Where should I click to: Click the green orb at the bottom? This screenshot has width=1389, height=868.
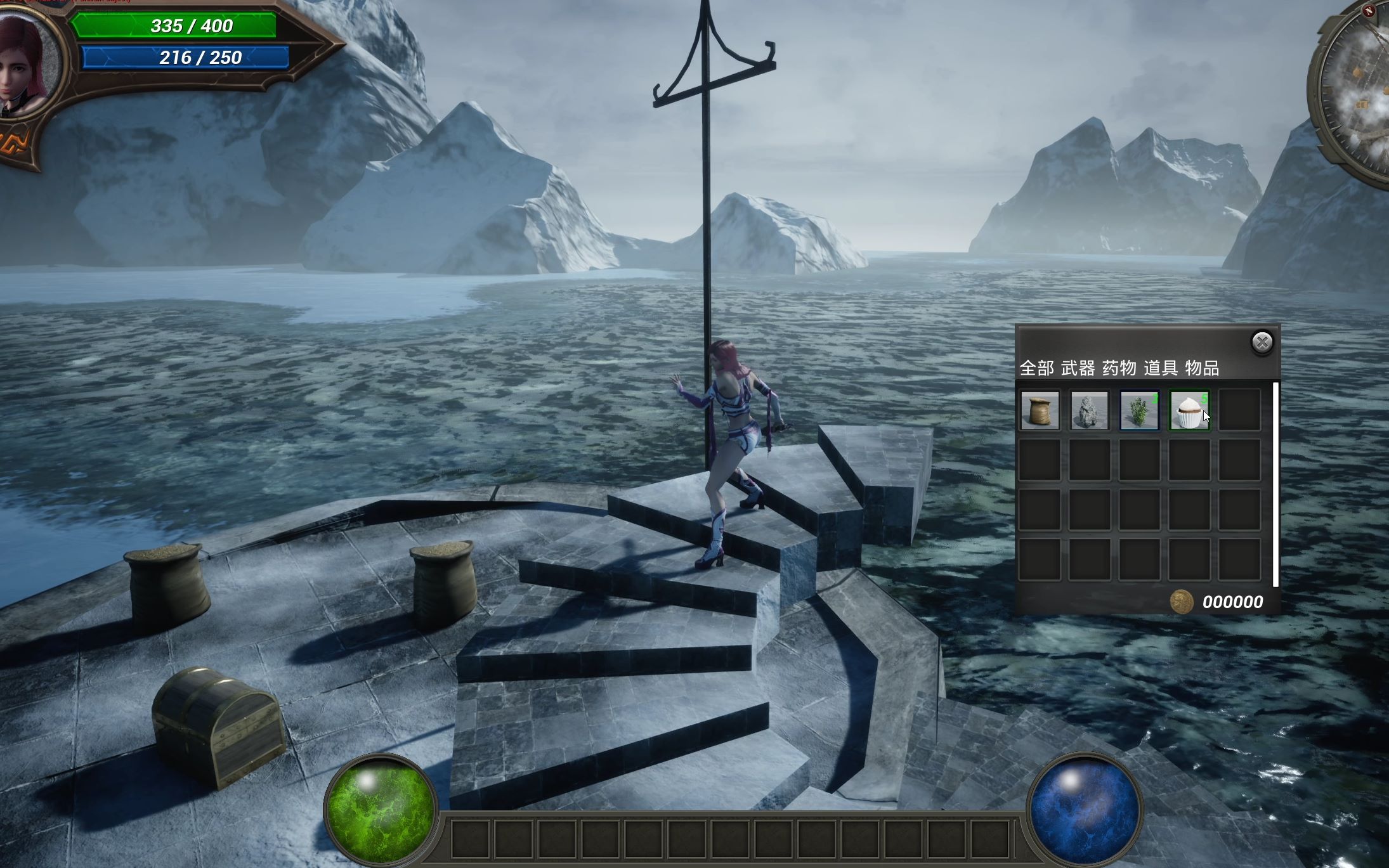[x=380, y=808]
